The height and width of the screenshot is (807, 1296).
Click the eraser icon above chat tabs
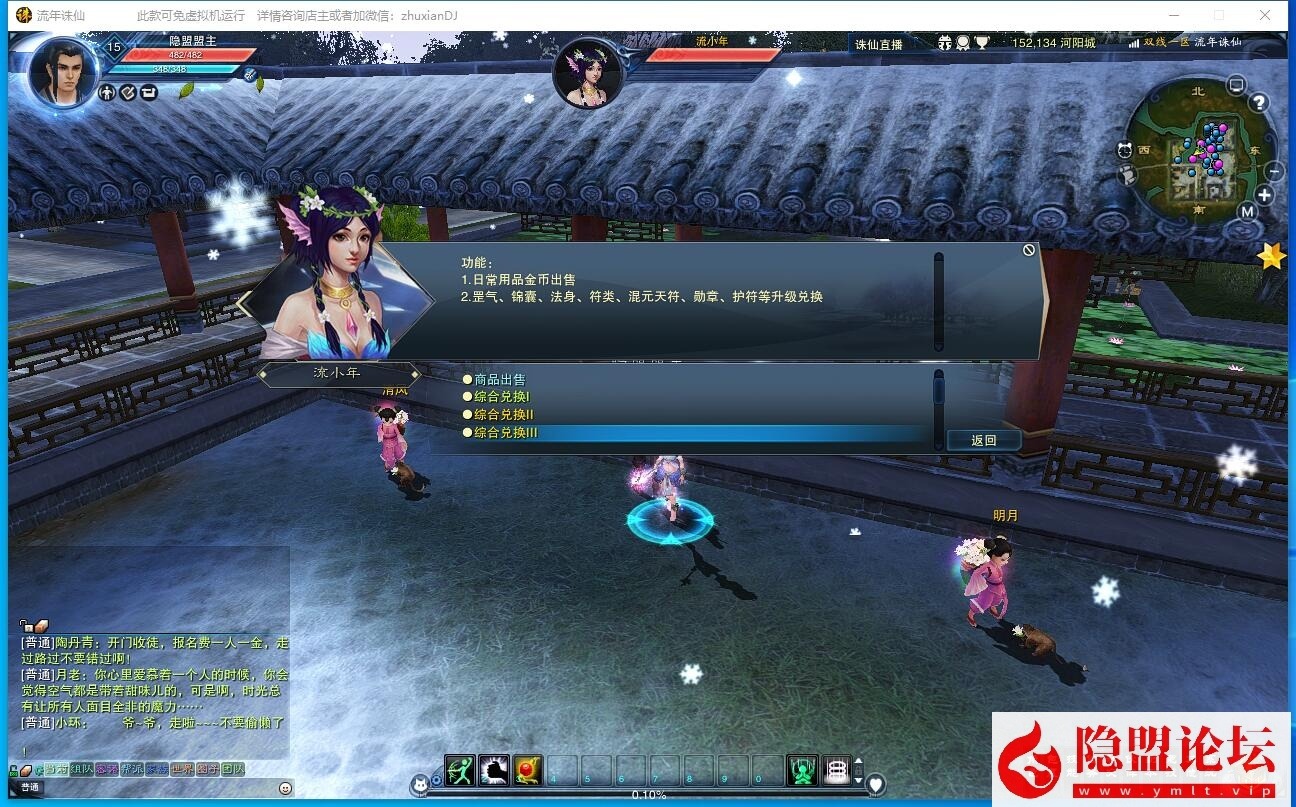click(26, 770)
